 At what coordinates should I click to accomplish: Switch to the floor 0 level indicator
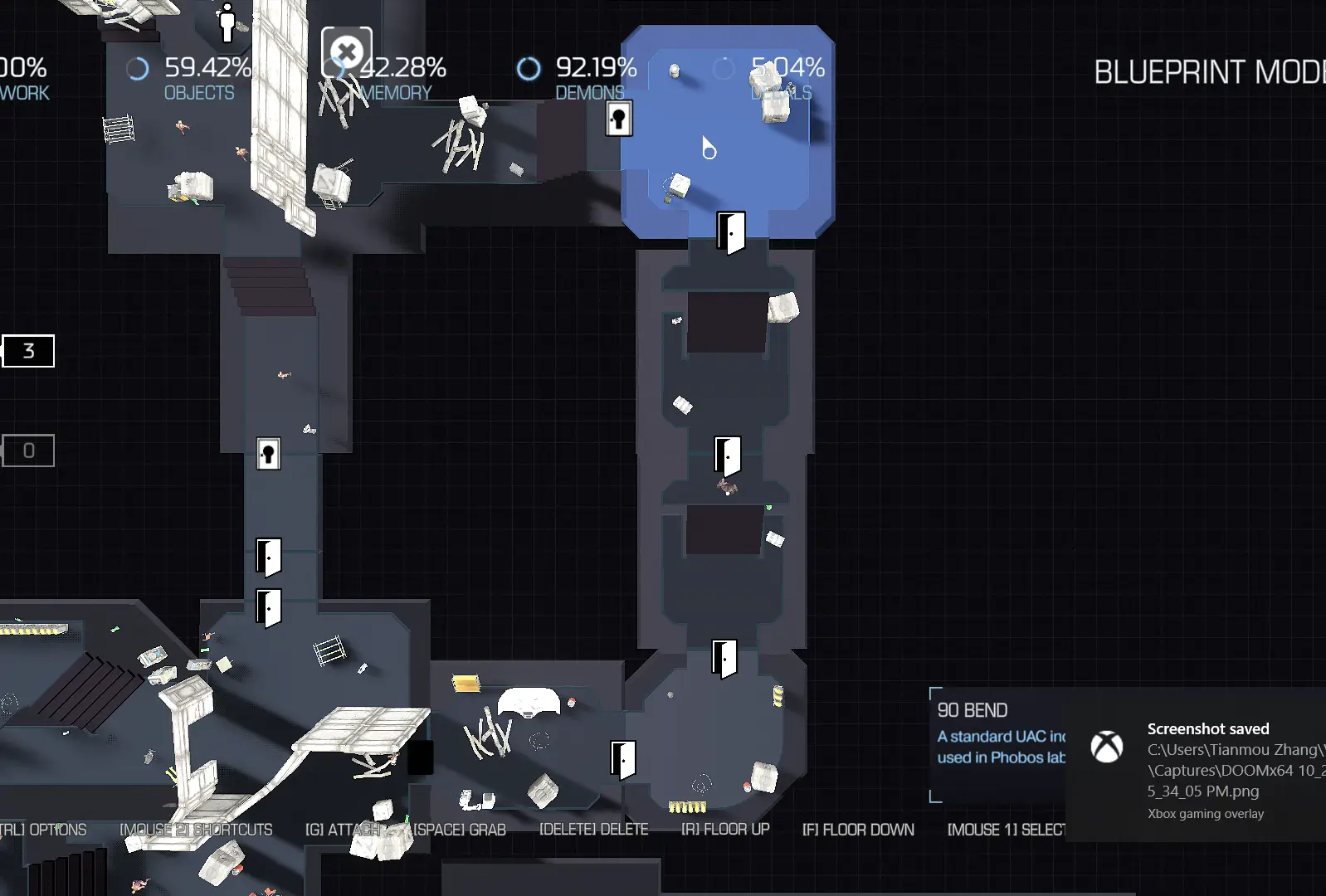pyautogui.click(x=28, y=450)
